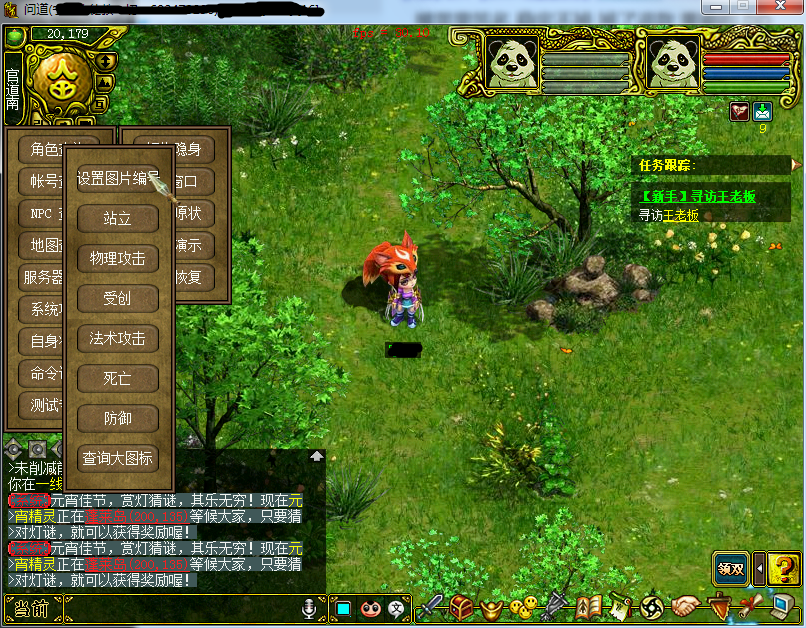Screen dimensions: 806x628
Task: Select the 法术攻击 button
Action: pyautogui.click(x=118, y=338)
